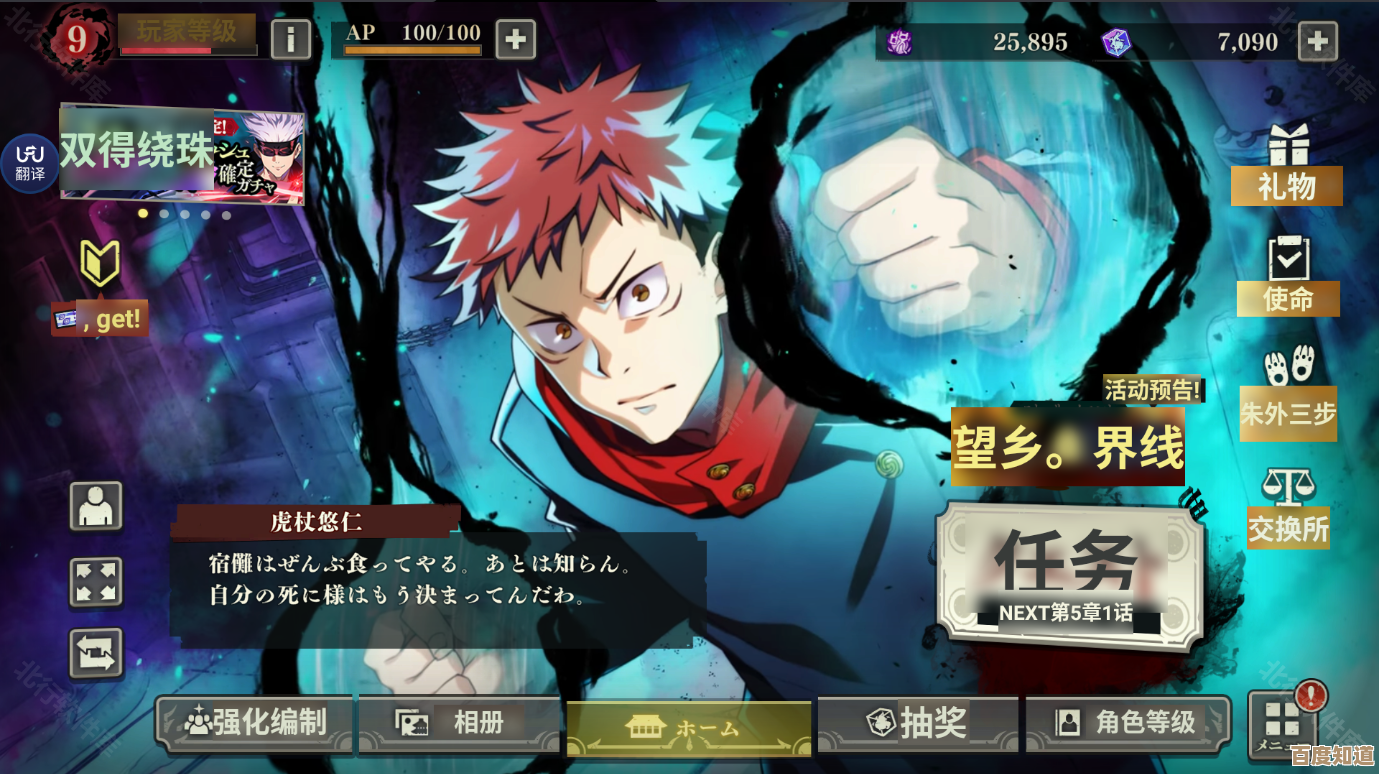Switch to the 相册 album tab
Image resolution: width=1379 pixels, height=774 pixels.
click(461, 723)
